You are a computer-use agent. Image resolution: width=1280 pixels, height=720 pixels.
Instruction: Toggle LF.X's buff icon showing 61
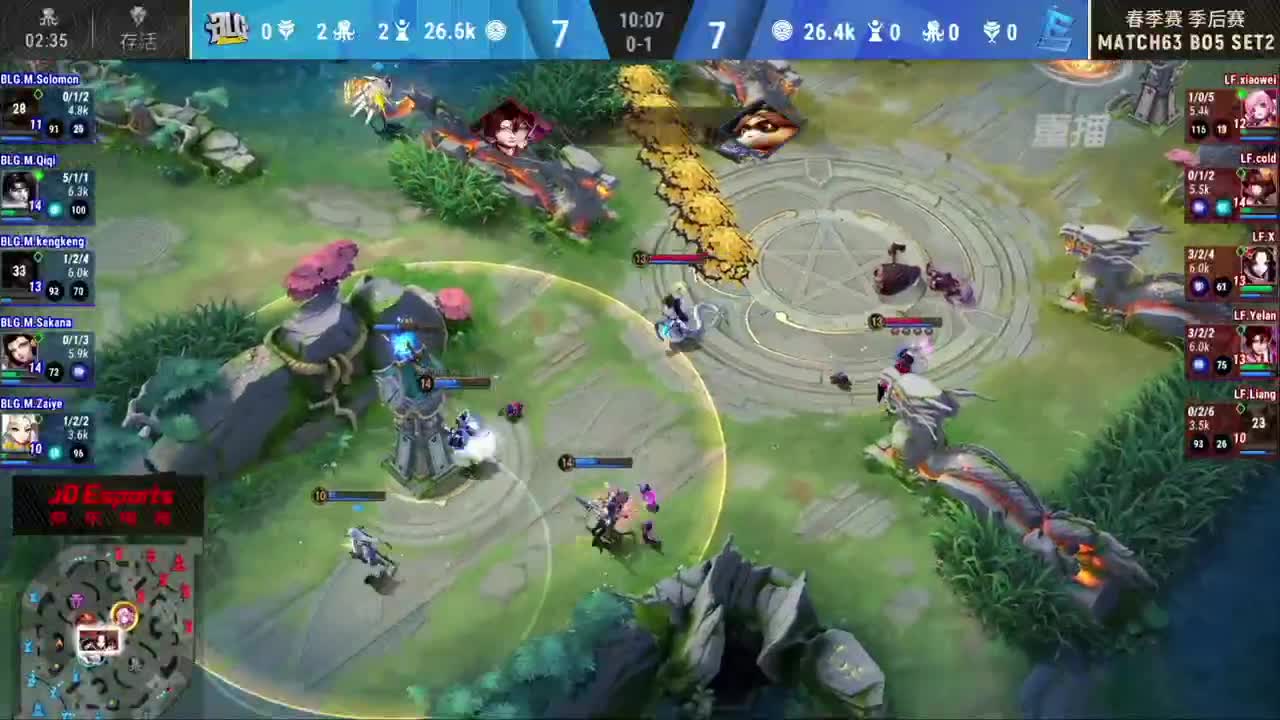pos(1221,286)
